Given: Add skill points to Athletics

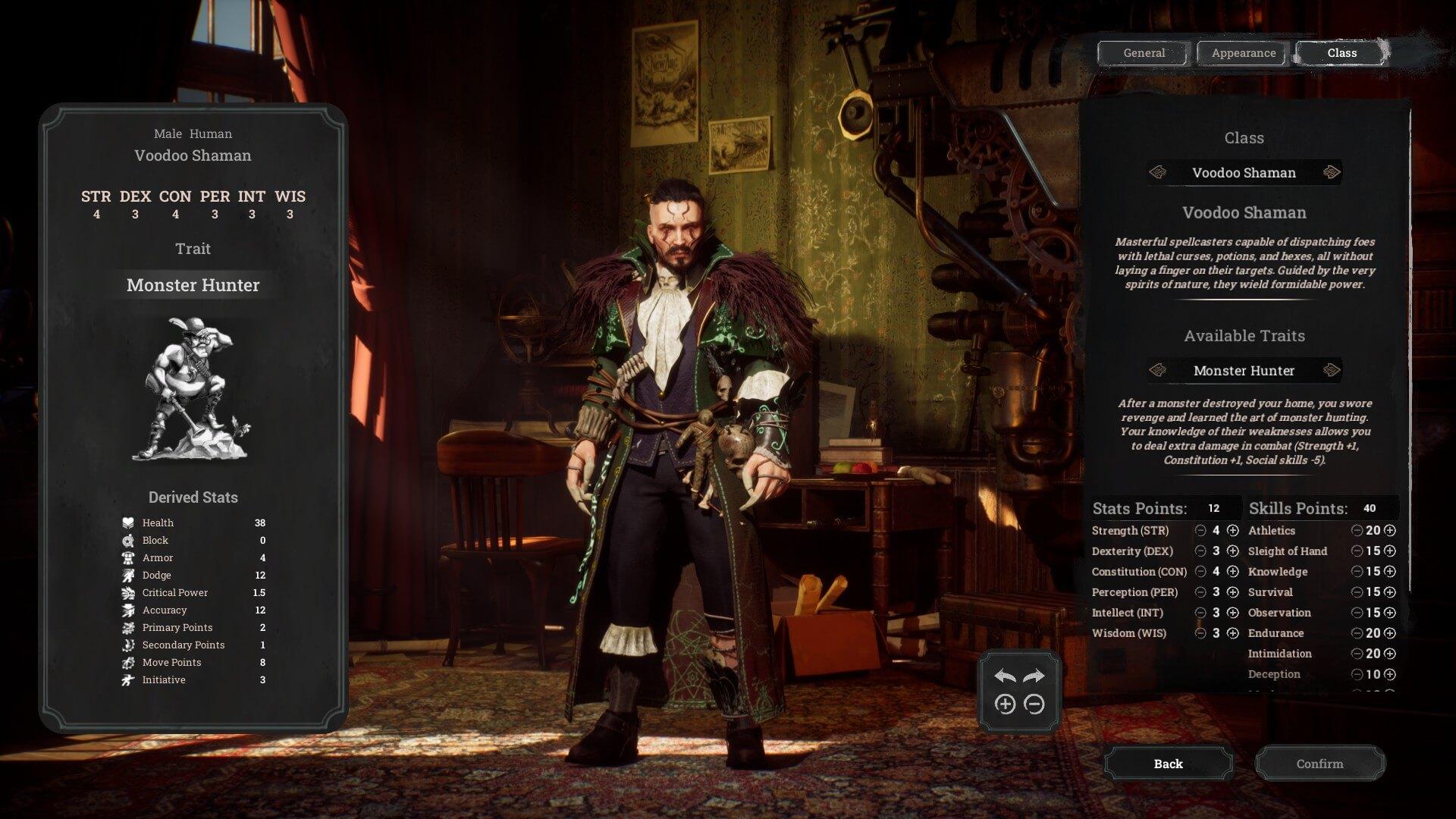Looking at the screenshot, I should click(1390, 531).
